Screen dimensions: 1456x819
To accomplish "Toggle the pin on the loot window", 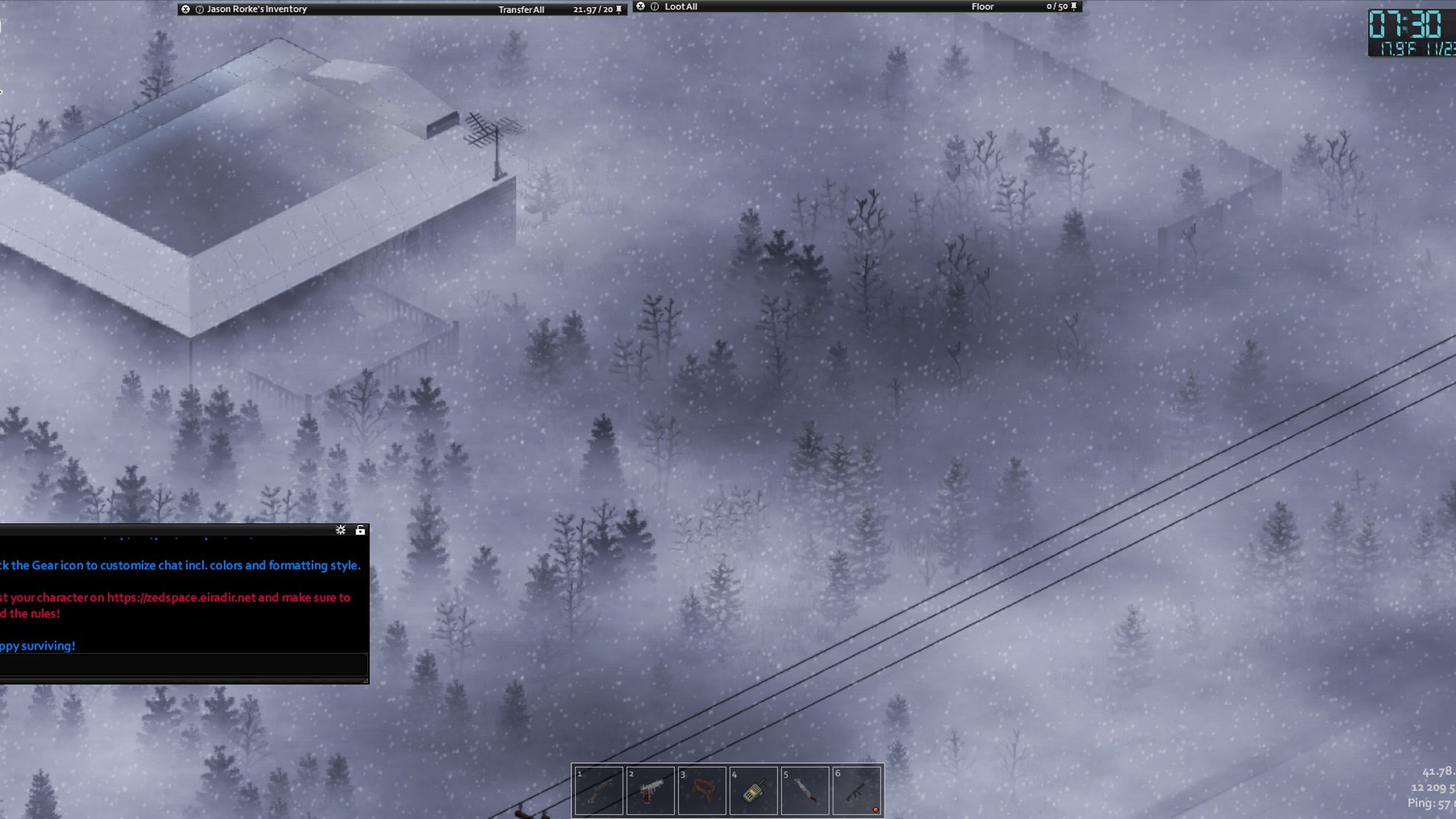I will pos(1074,6).
